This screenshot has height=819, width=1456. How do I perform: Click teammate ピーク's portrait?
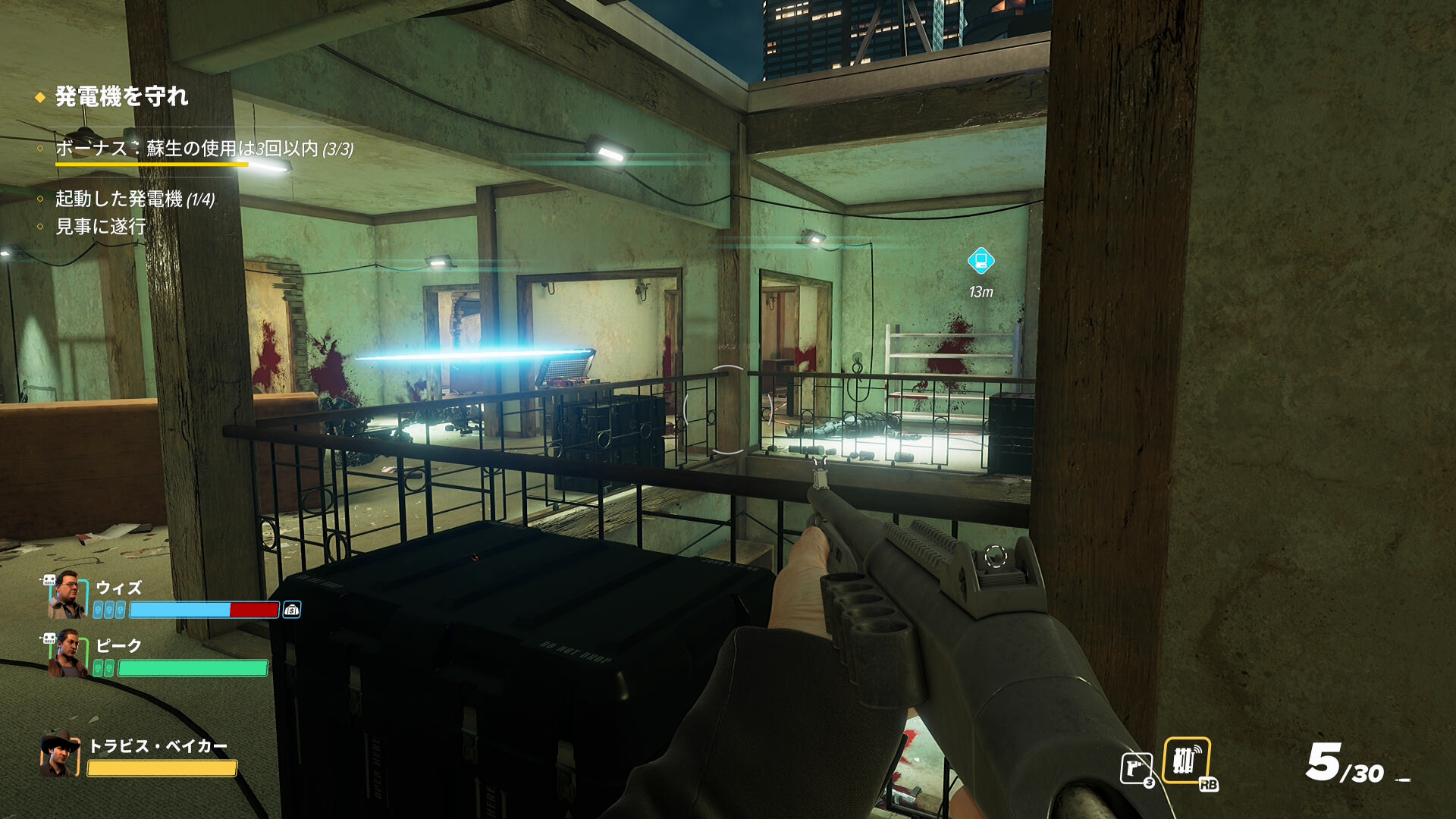(67, 653)
